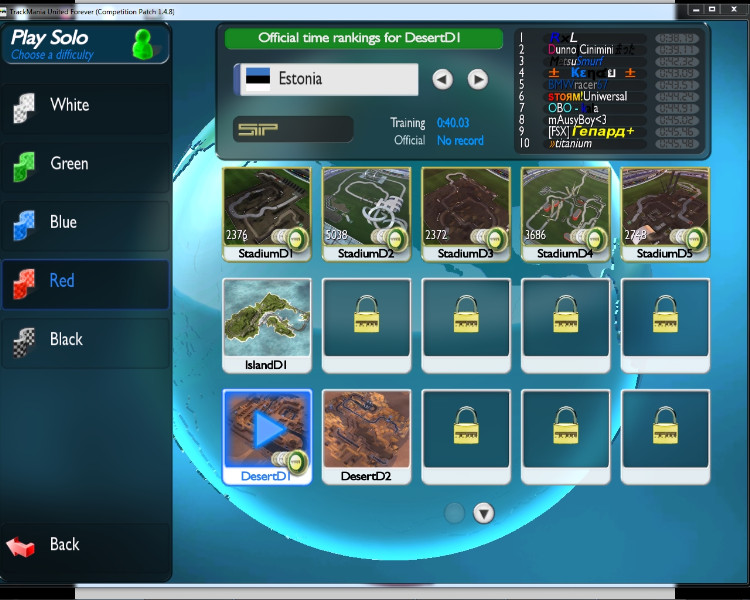Select the Red difficulty
The width and height of the screenshot is (750, 600).
coord(84,282)
